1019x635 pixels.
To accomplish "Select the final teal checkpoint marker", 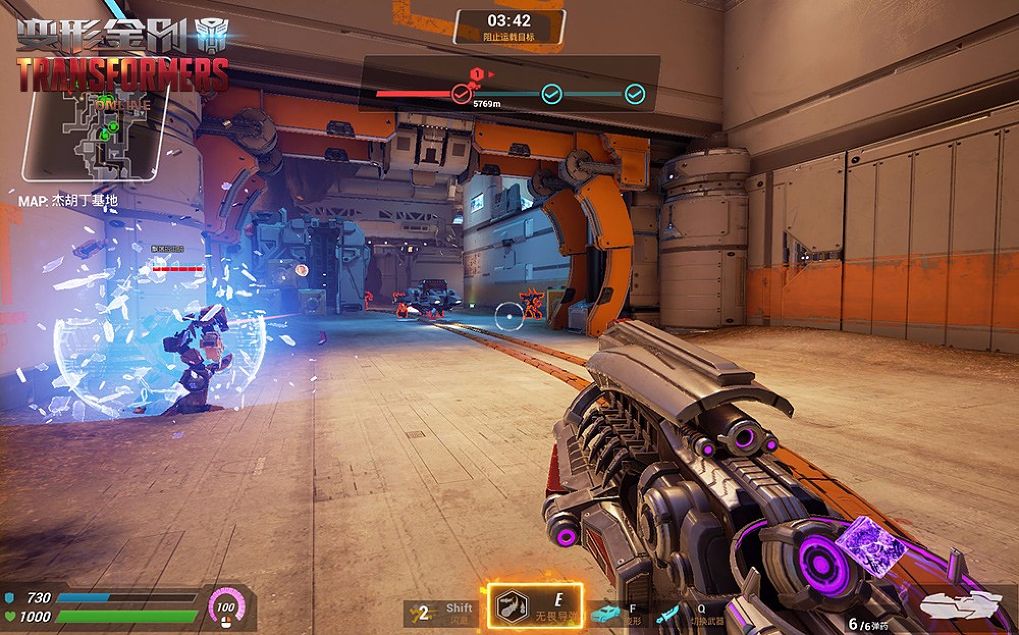I will tap(634, 94).
